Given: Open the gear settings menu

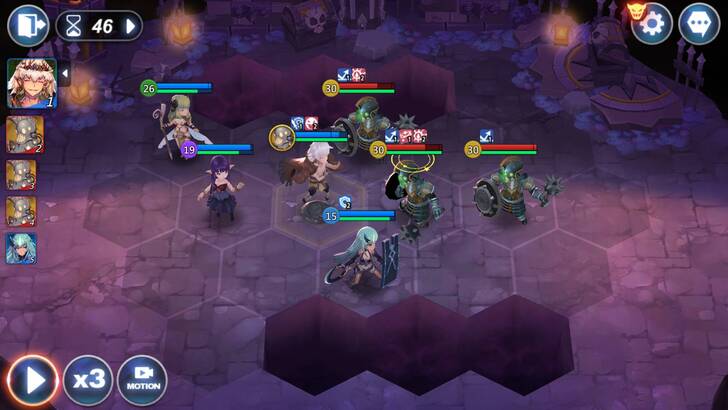Looking at the screenshot, I should click(651, 24).
